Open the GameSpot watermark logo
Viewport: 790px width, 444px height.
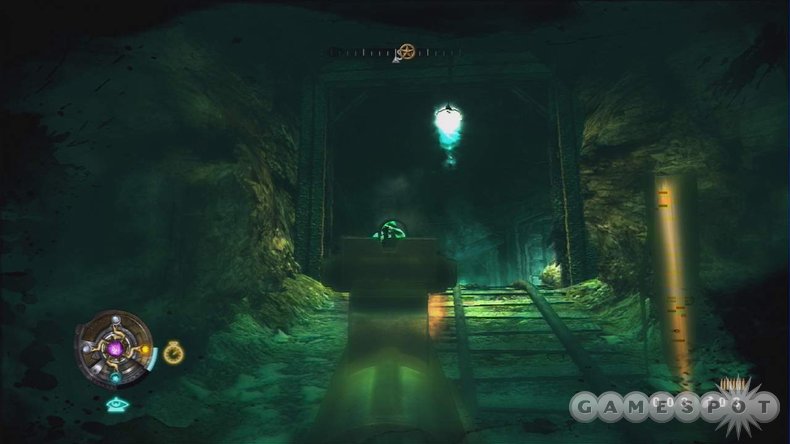coord(674,404)
